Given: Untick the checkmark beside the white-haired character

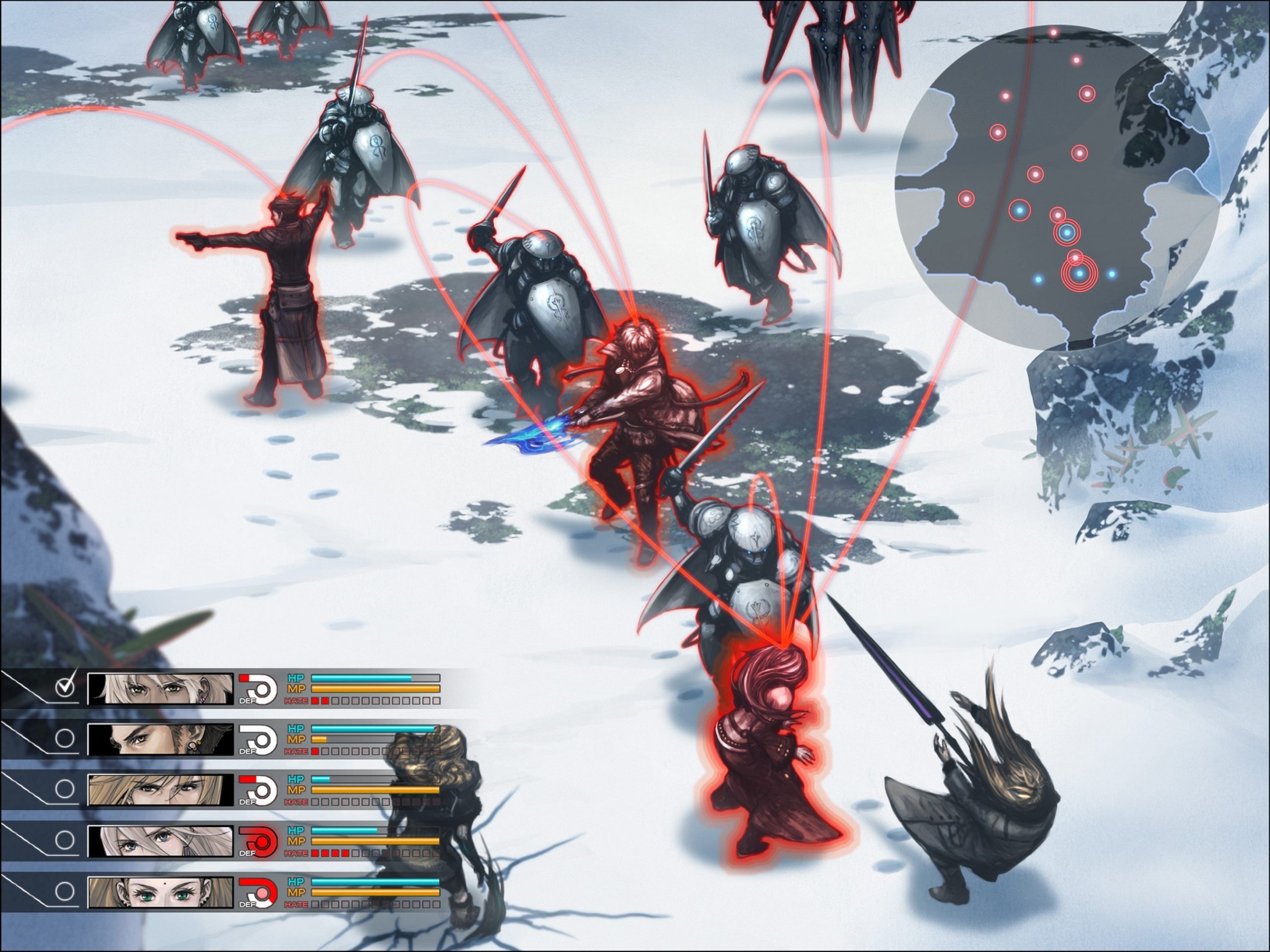Looking at the screenshot, I should [66, 687].
